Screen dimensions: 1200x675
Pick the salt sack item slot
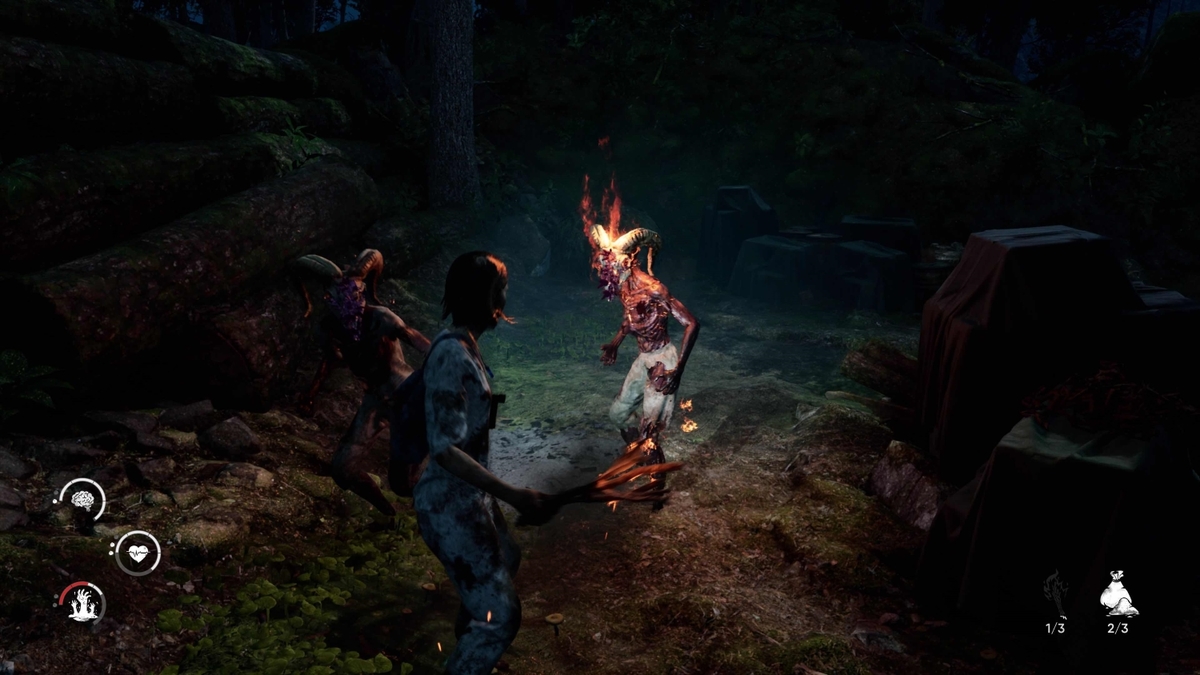1118,594
